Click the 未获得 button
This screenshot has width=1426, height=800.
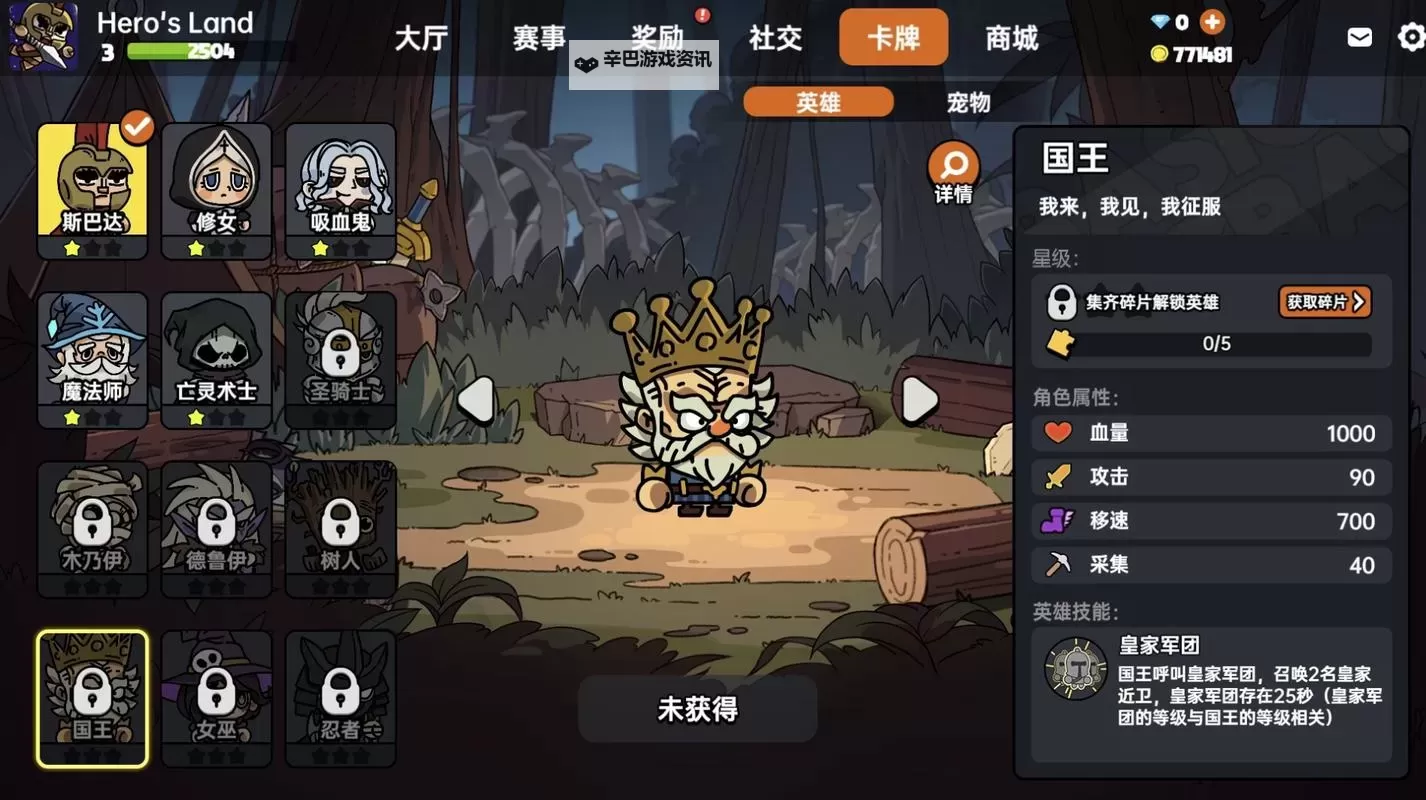[x=697, y=709]
